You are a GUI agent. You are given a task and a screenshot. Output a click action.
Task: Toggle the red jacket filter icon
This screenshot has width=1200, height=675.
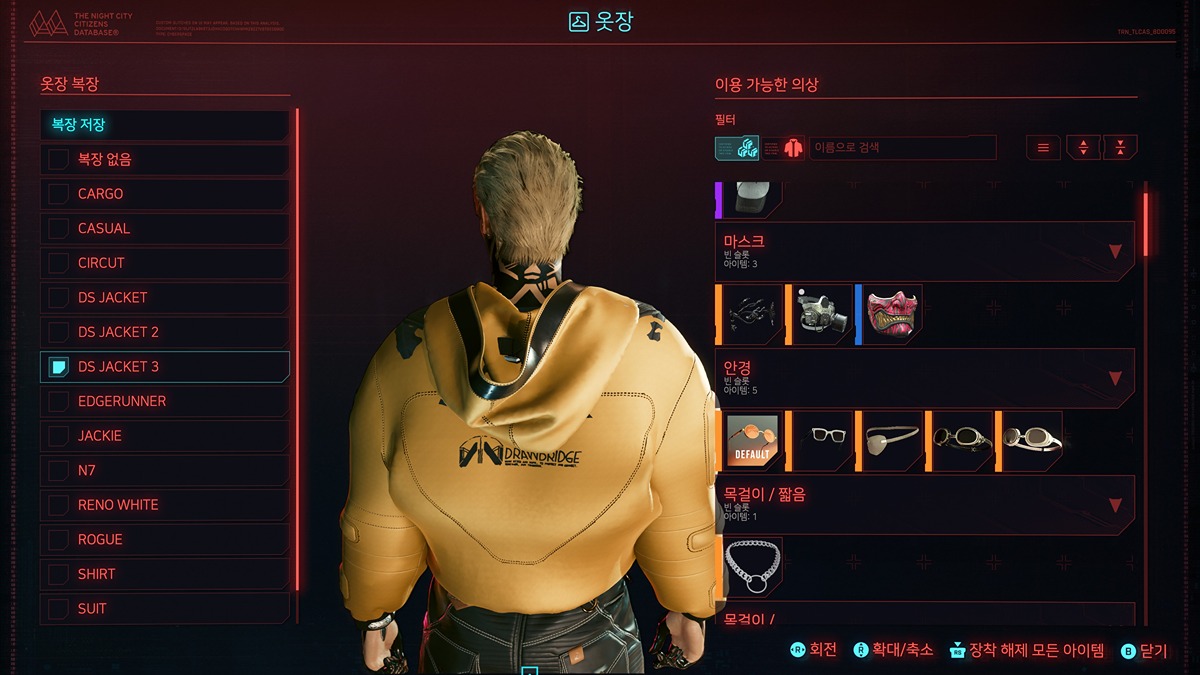click(785, 148)
